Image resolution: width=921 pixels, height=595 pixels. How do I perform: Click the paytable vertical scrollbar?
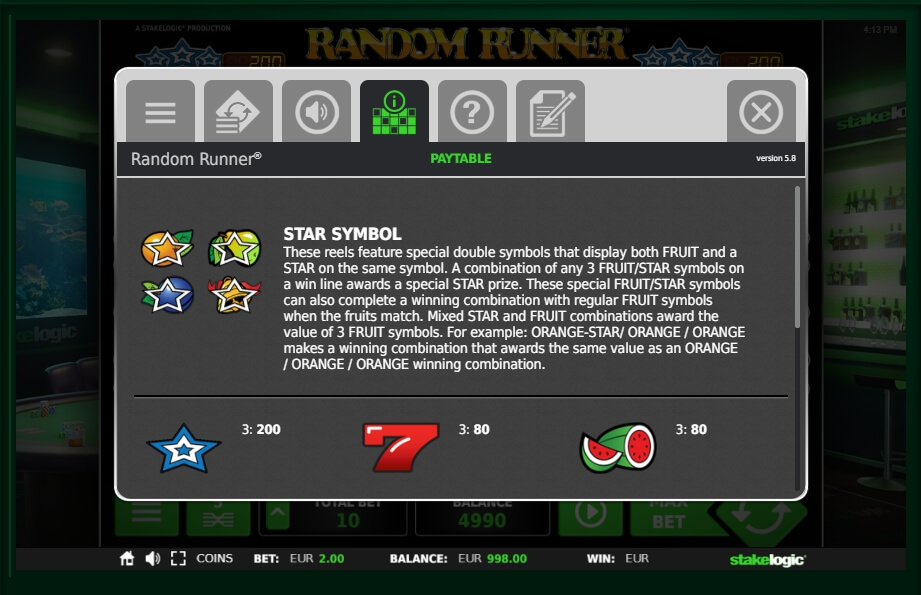point(797,256)
